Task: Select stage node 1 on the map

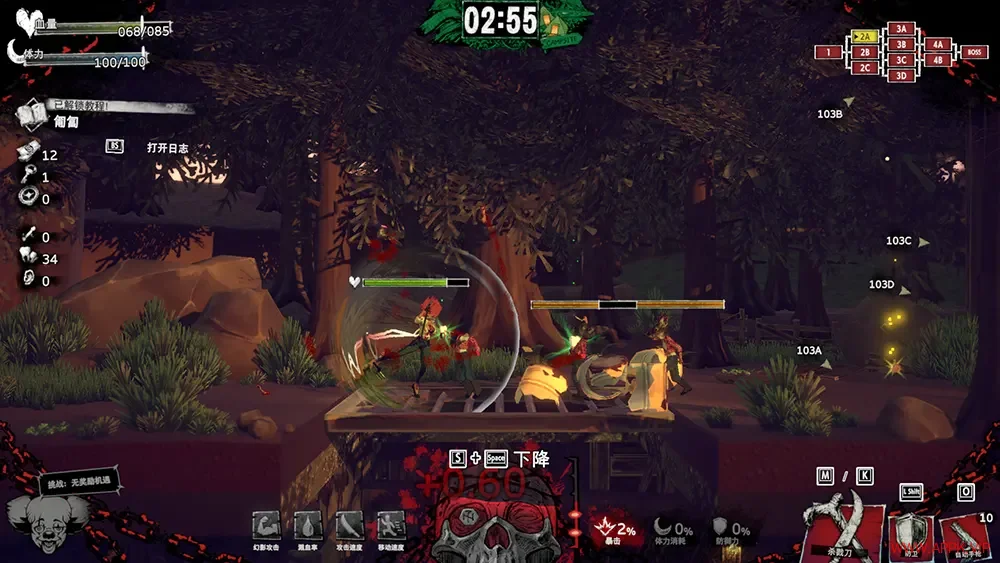Action: tap(828, 52)
